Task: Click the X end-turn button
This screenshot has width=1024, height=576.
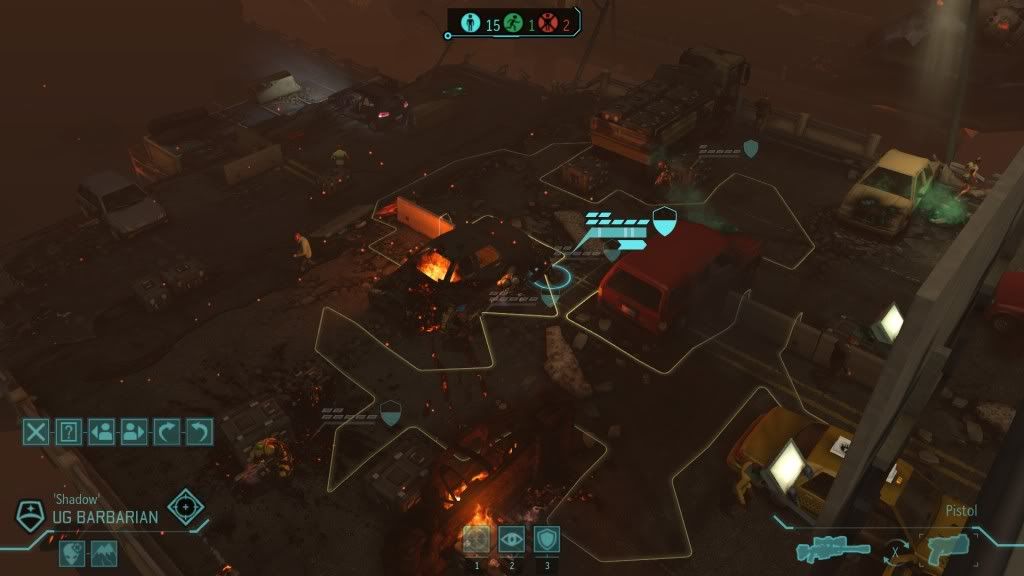Action: (36, 432)
